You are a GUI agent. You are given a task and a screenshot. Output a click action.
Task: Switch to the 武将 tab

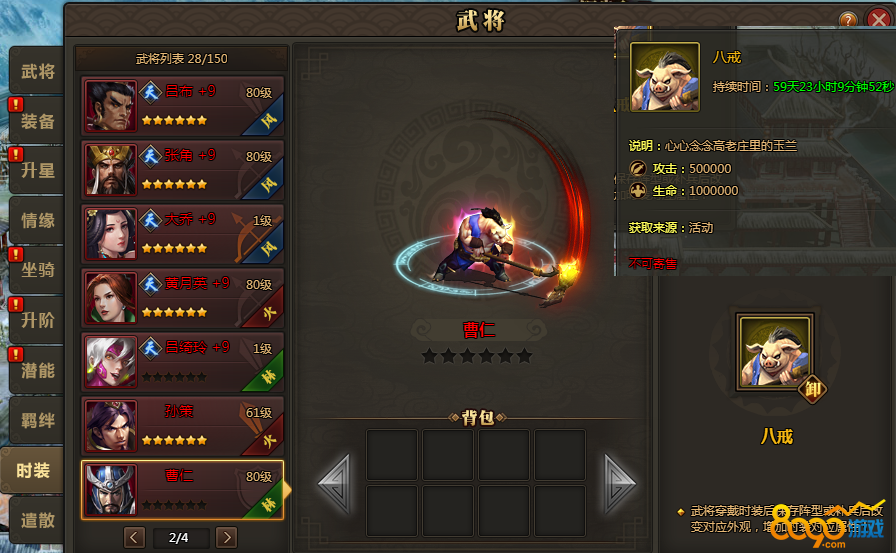coord(38,72)
